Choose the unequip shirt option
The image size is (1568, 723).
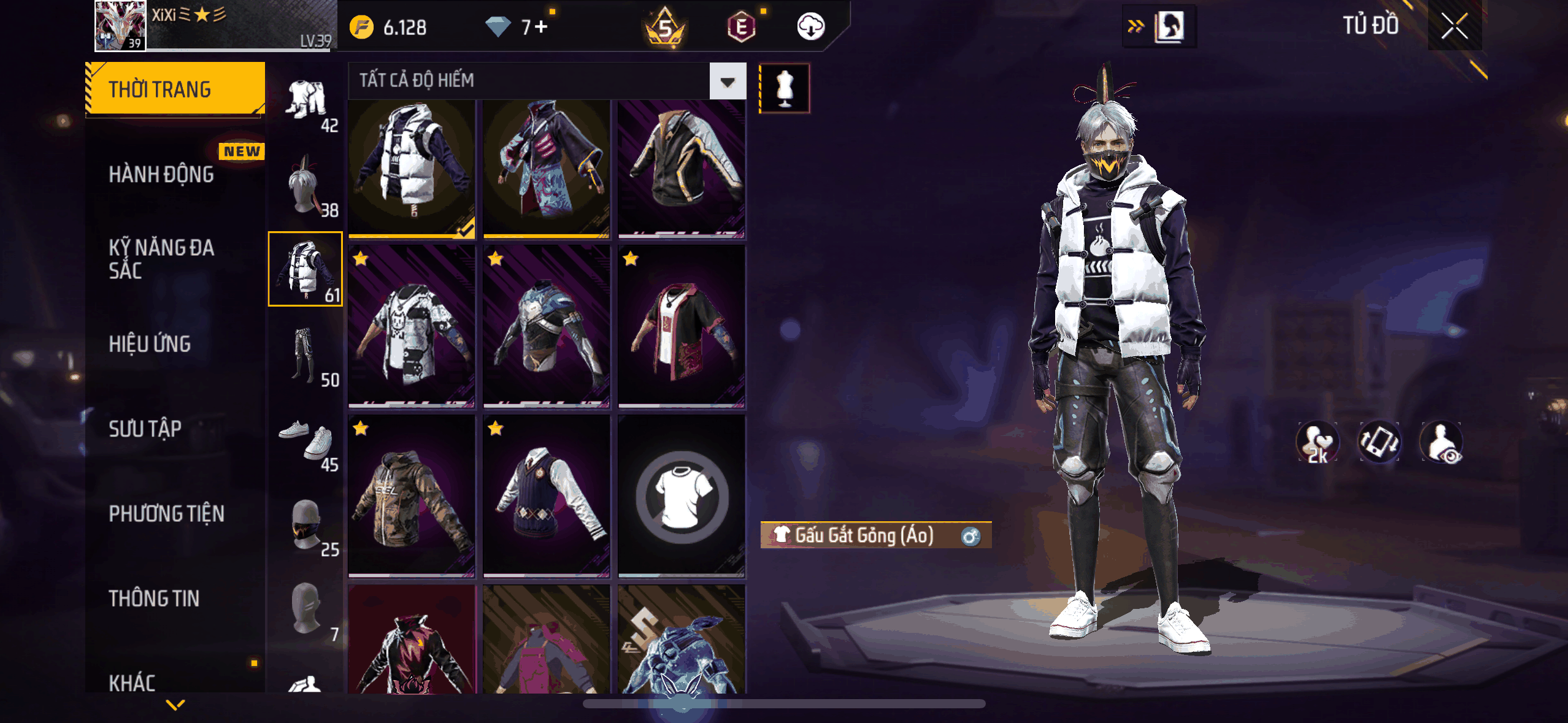coord(682,497)
